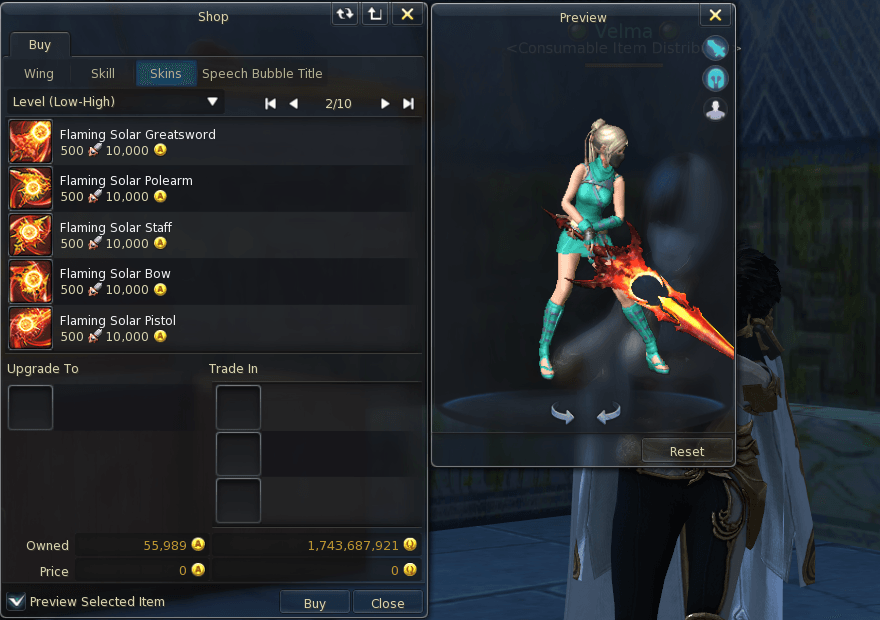This screenshot has width=880, height=620.
Task: Click the Close button in shop
Action: [x=387, y=603]
